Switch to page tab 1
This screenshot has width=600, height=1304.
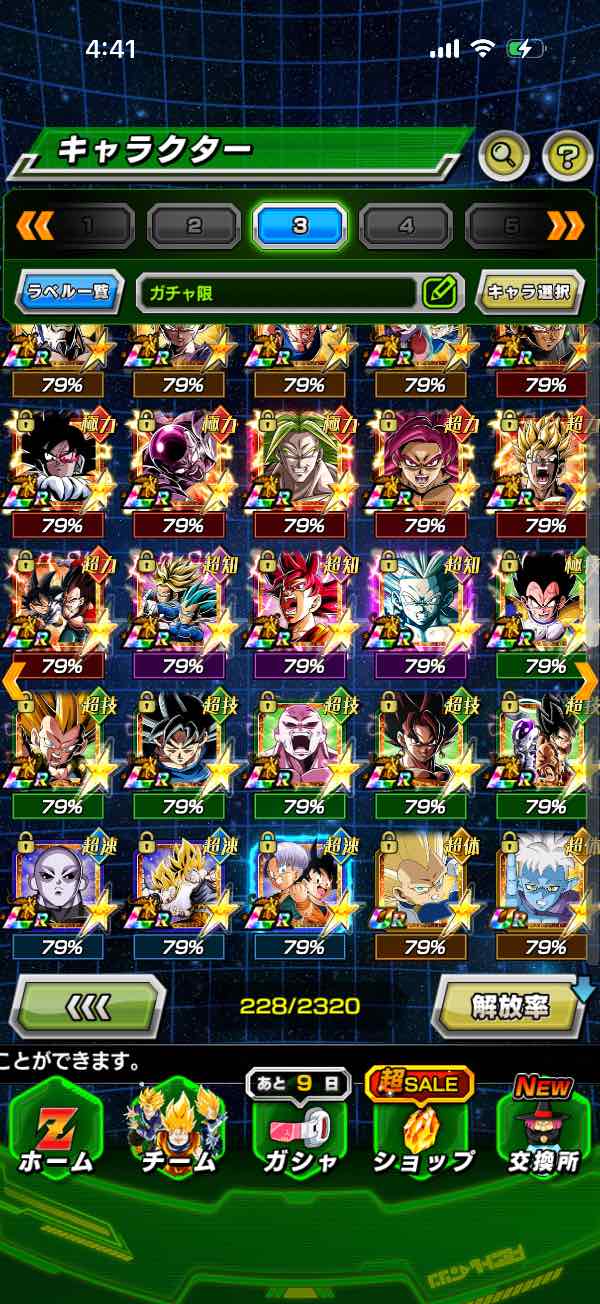tap(88, 226)
